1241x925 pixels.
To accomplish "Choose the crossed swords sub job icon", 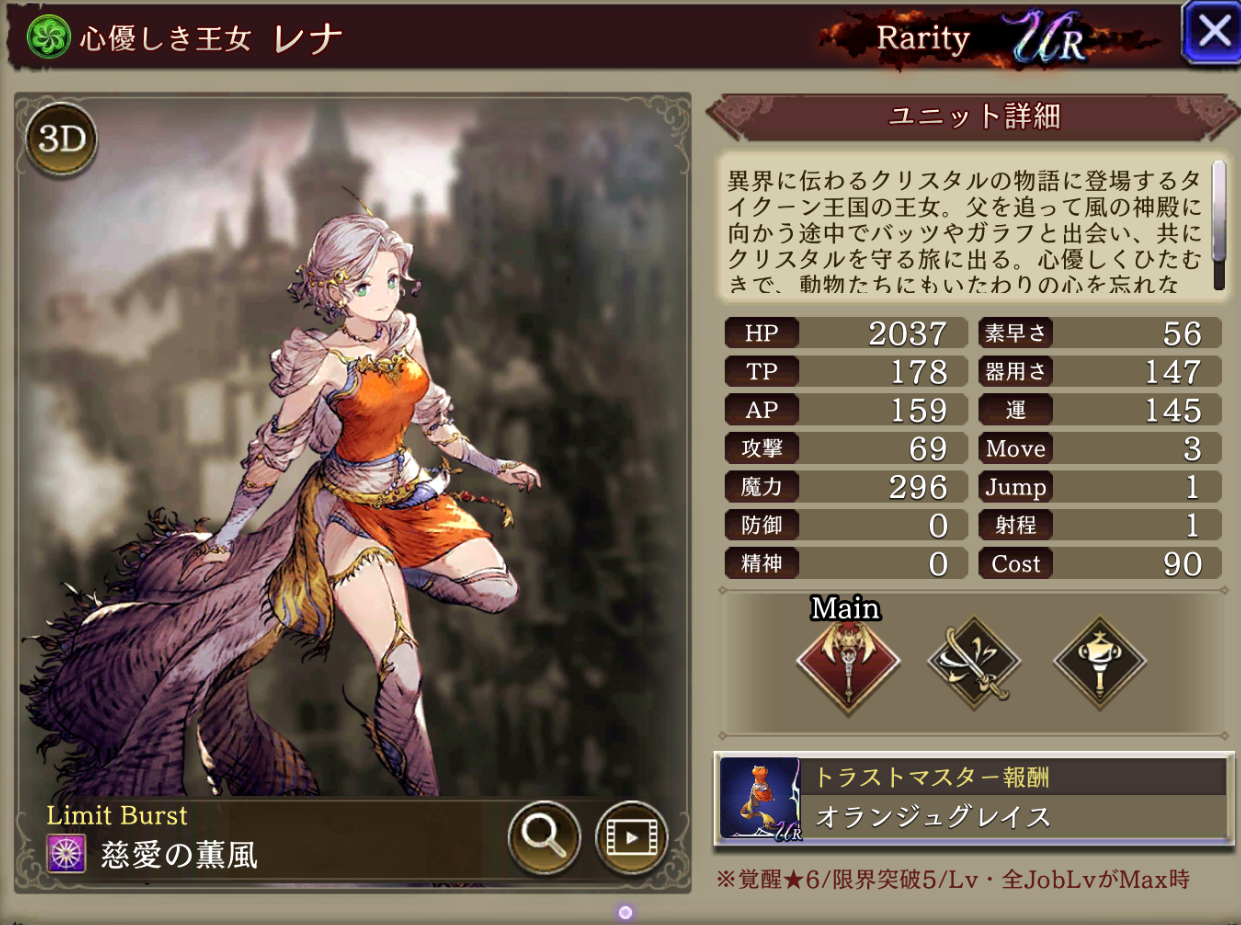I will click(x=974, y=661).
